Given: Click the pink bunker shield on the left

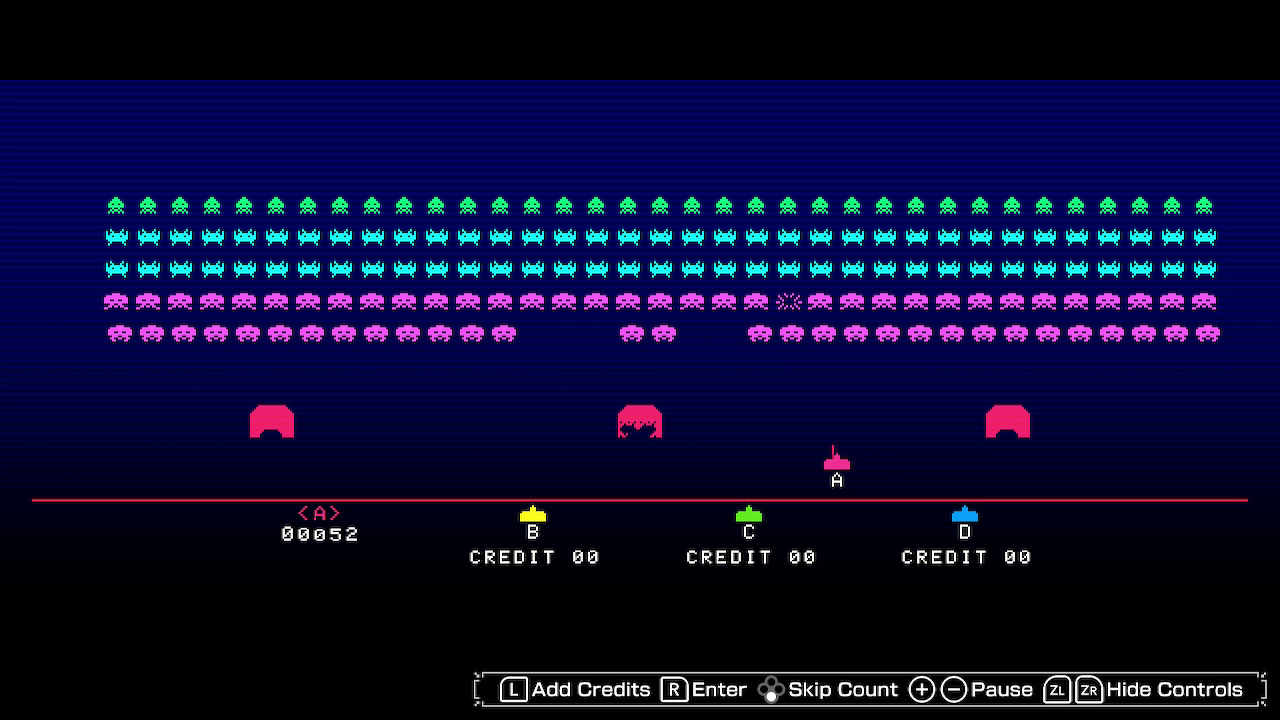Looking at the screenshot, I should [x=273, y=421].
